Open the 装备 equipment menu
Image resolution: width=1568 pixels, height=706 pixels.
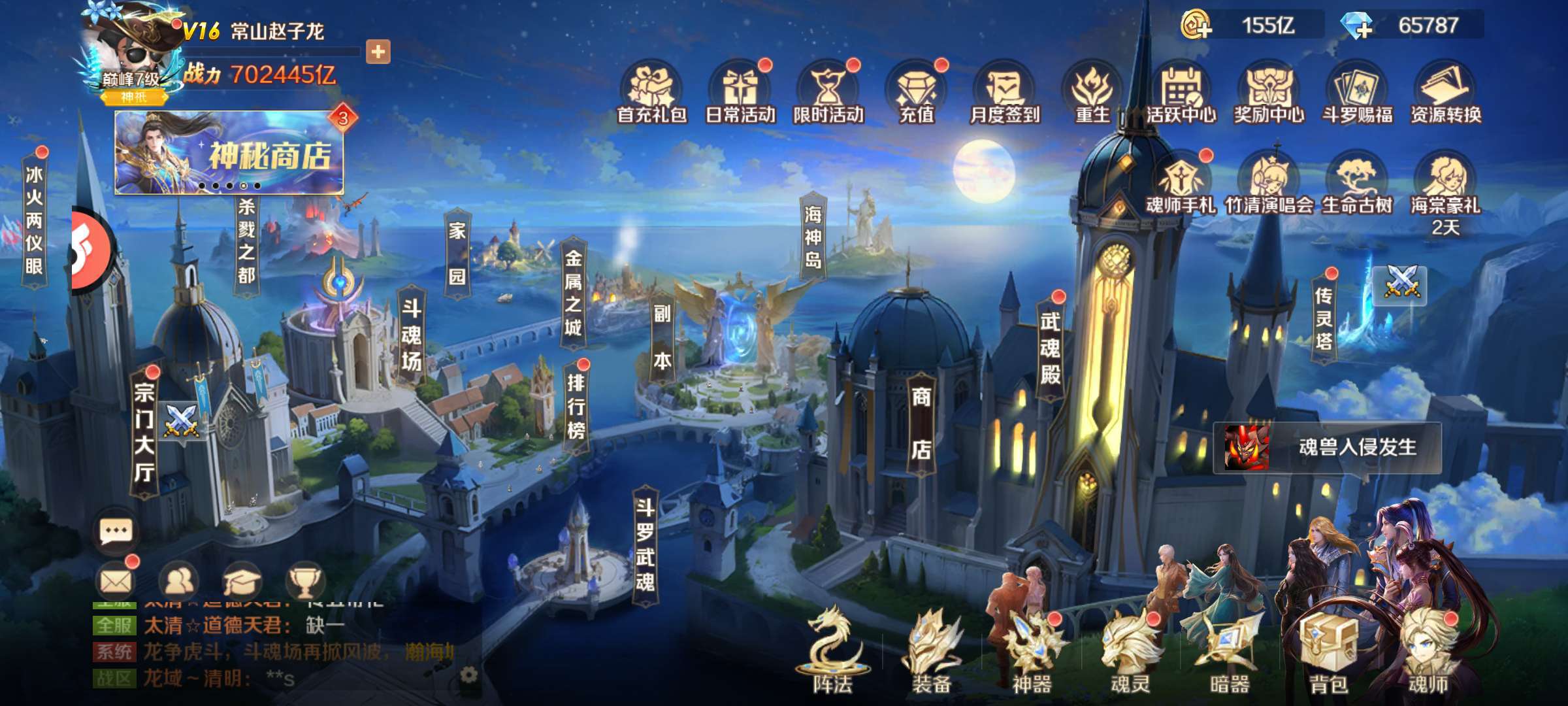(932, 654)
